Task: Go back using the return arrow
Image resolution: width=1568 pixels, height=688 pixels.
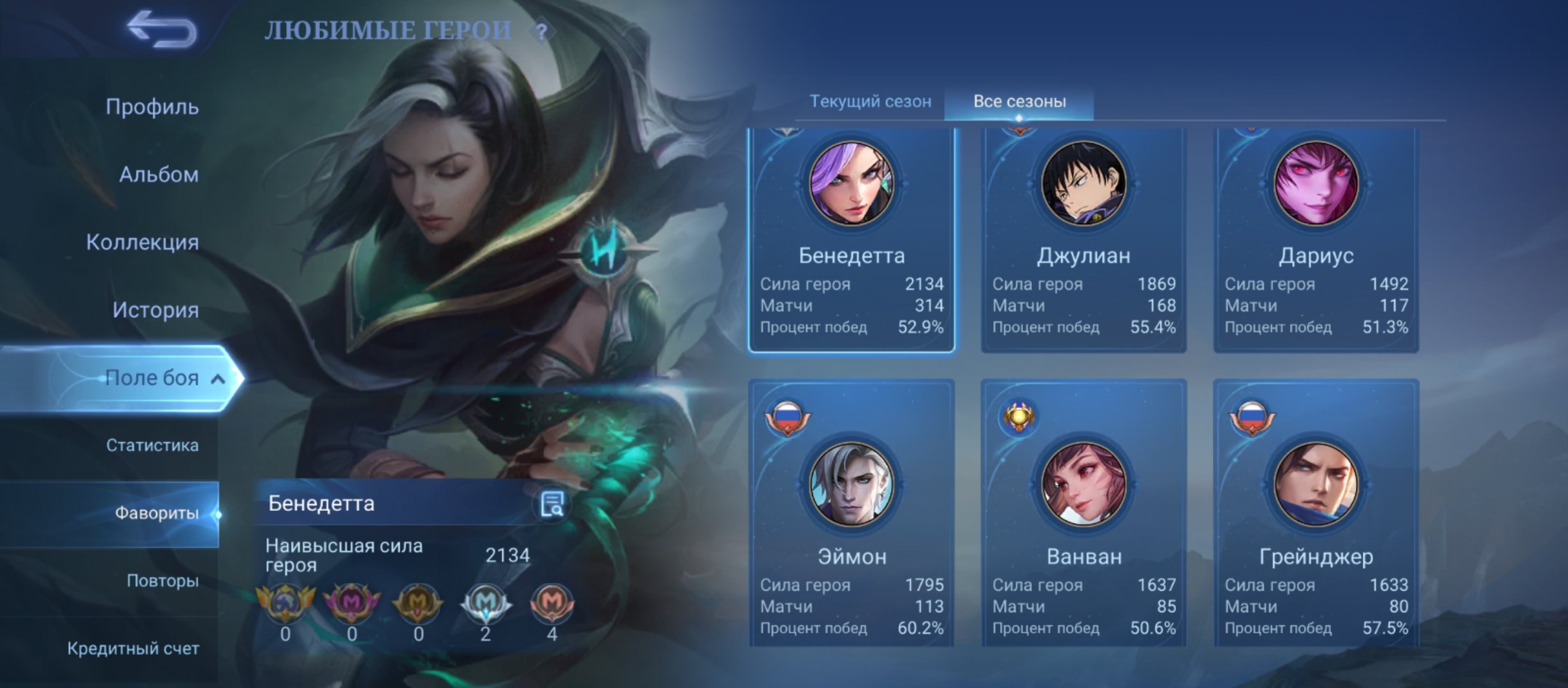Action: coord(161,29)
